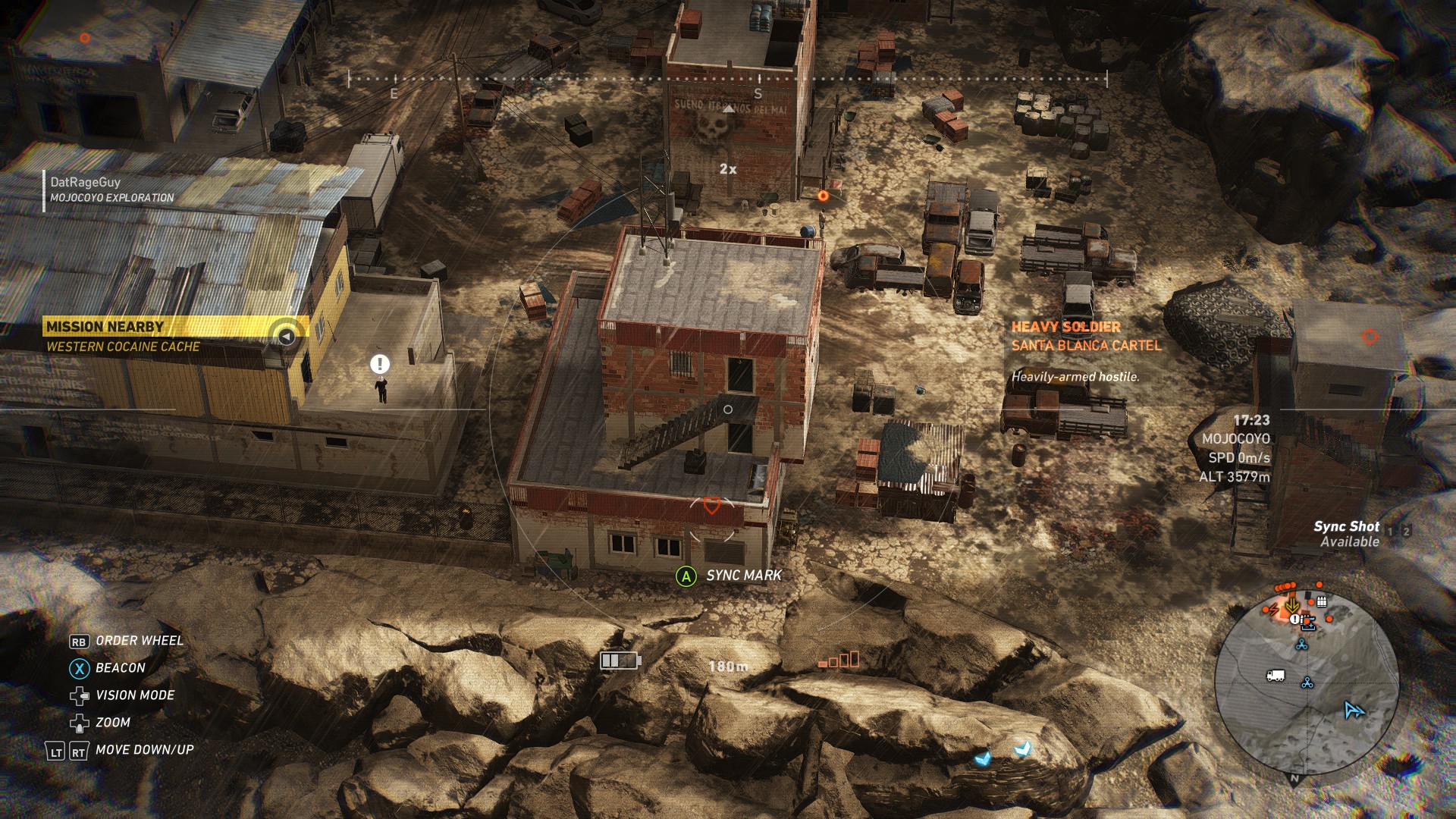Open the Heavy Soldier info panel
Screen dimensions: 1456x819
pos(1084,350)
